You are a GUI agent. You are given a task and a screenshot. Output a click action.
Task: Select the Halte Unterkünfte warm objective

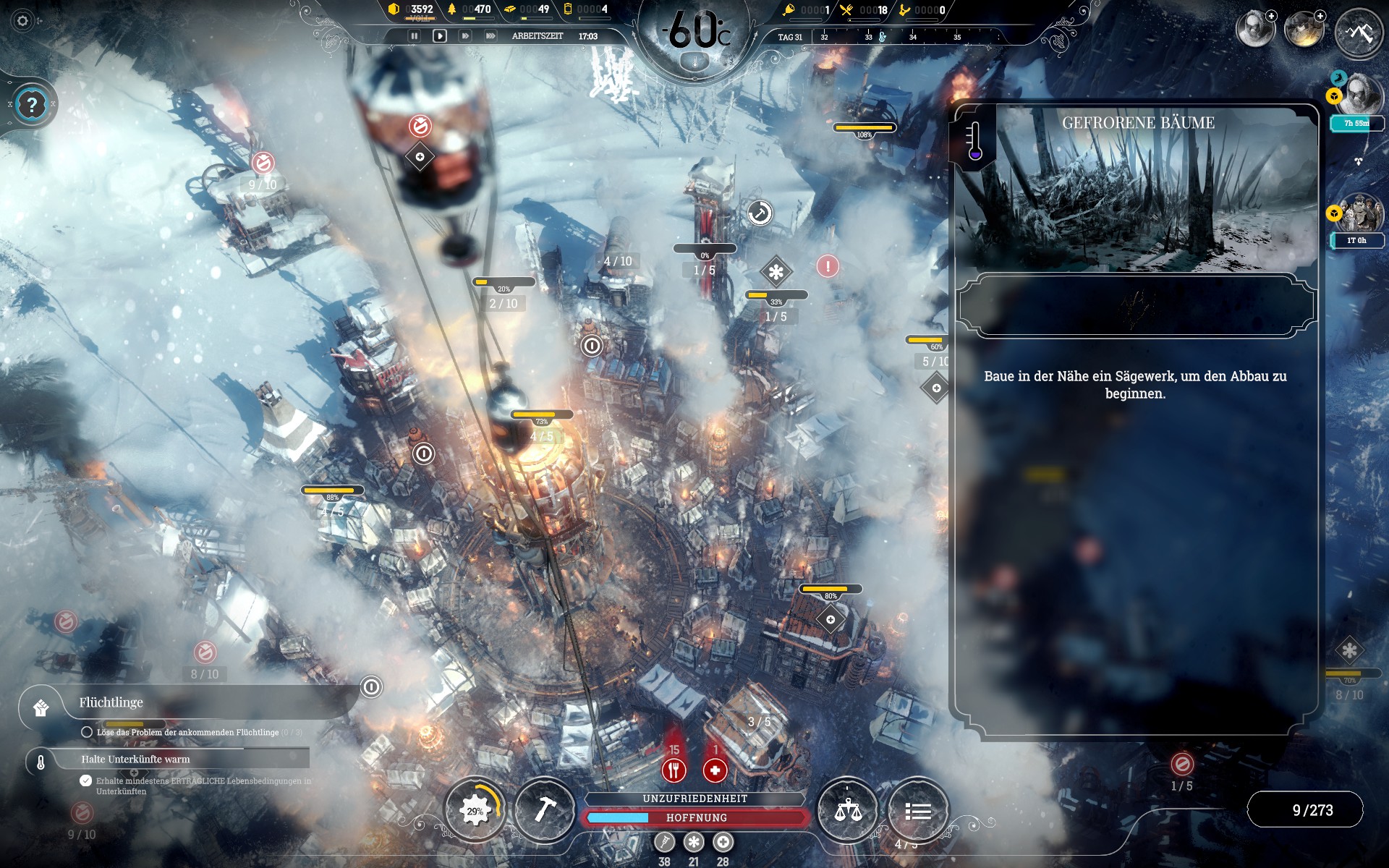coord(135,759)
